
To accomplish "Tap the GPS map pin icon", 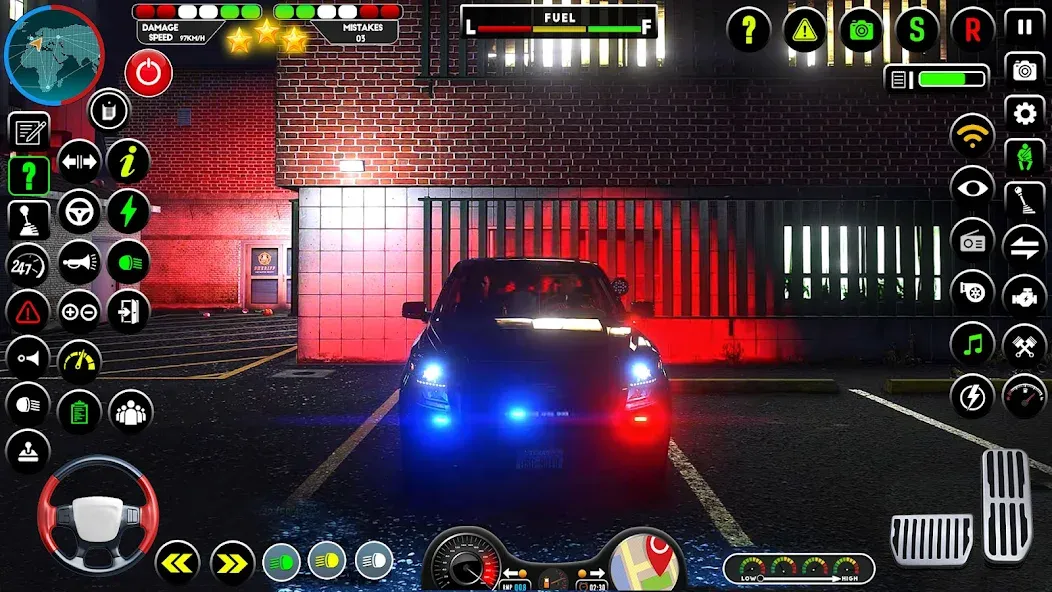I will 646,560.
